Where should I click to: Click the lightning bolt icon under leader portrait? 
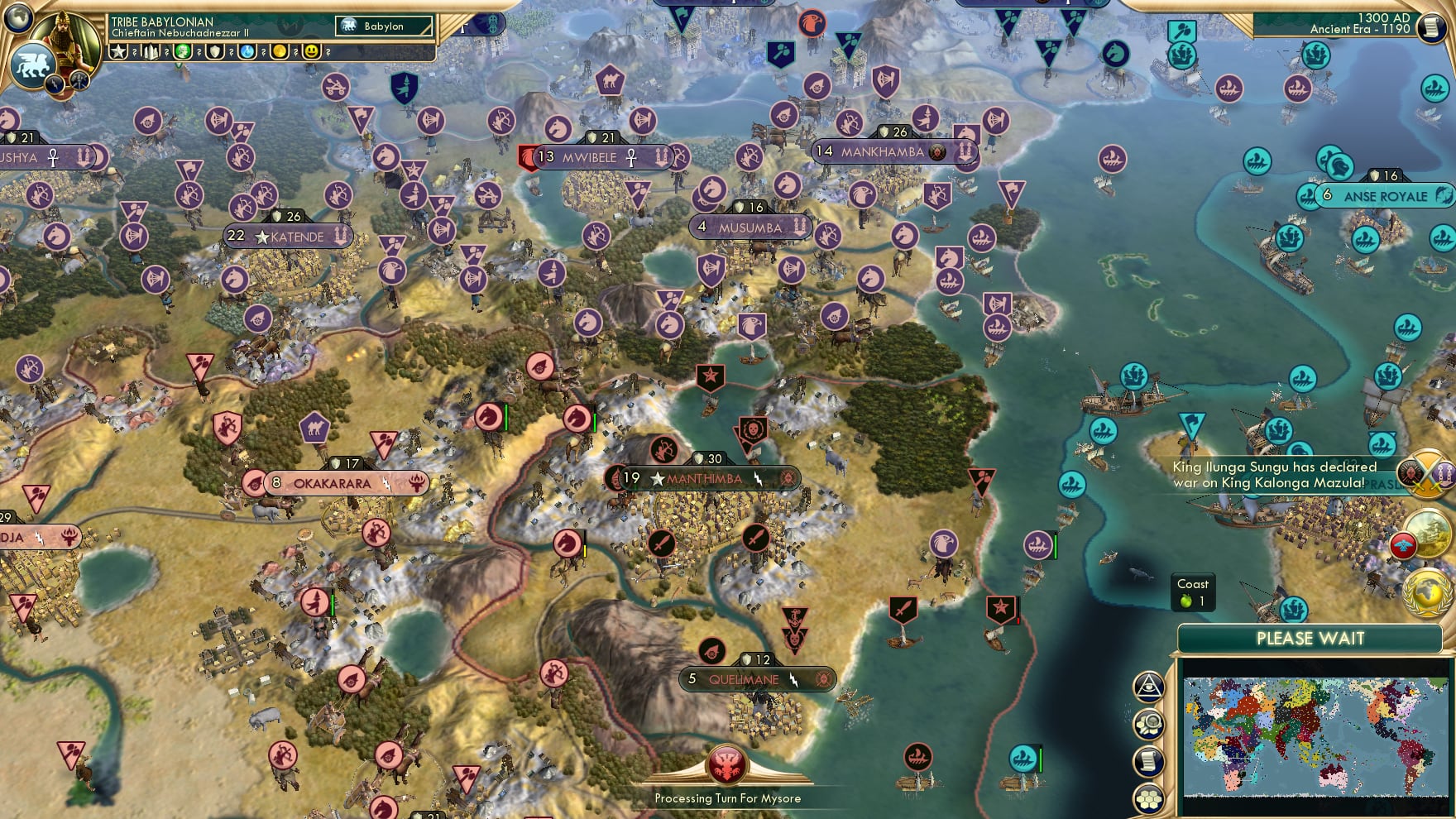(53, 86)
